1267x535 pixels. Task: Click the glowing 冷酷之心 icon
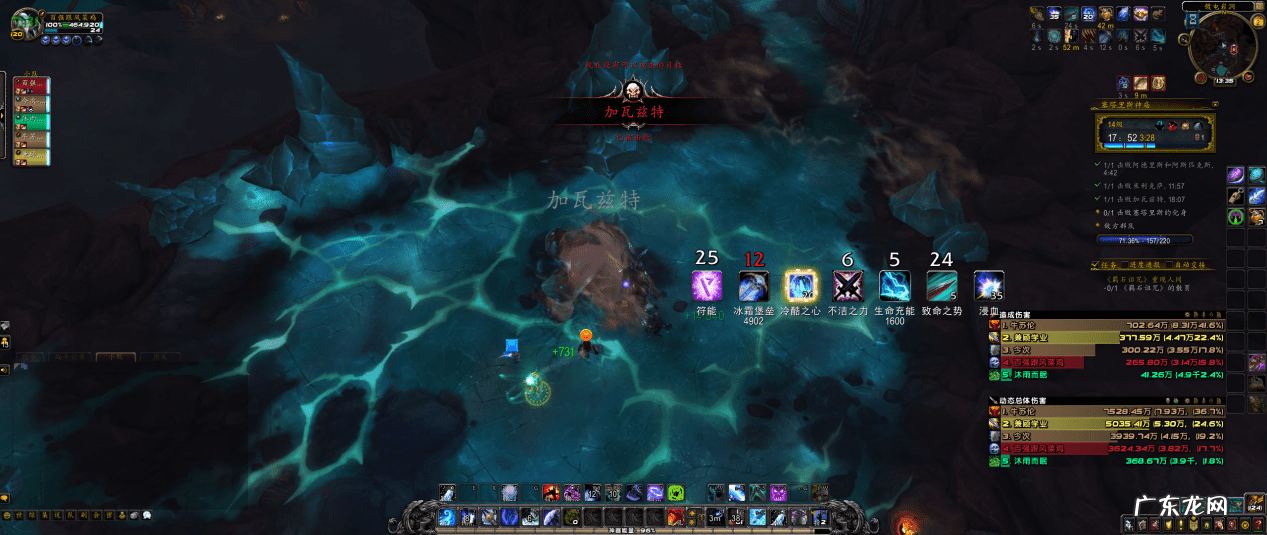coord(801,286)
